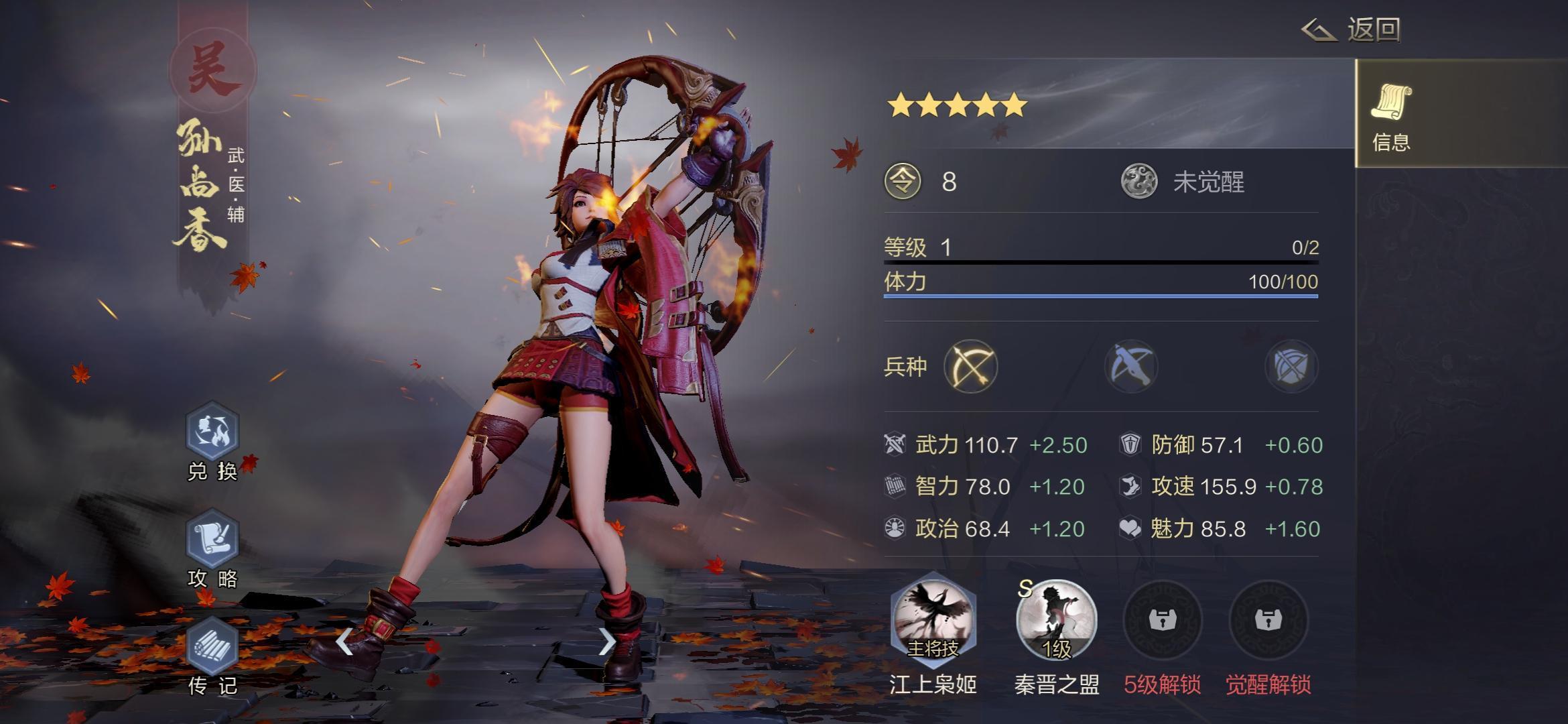Open the 兑换 exchange option
The width and height of the screenshot is (1568, 724).
[x=212, y=432]
